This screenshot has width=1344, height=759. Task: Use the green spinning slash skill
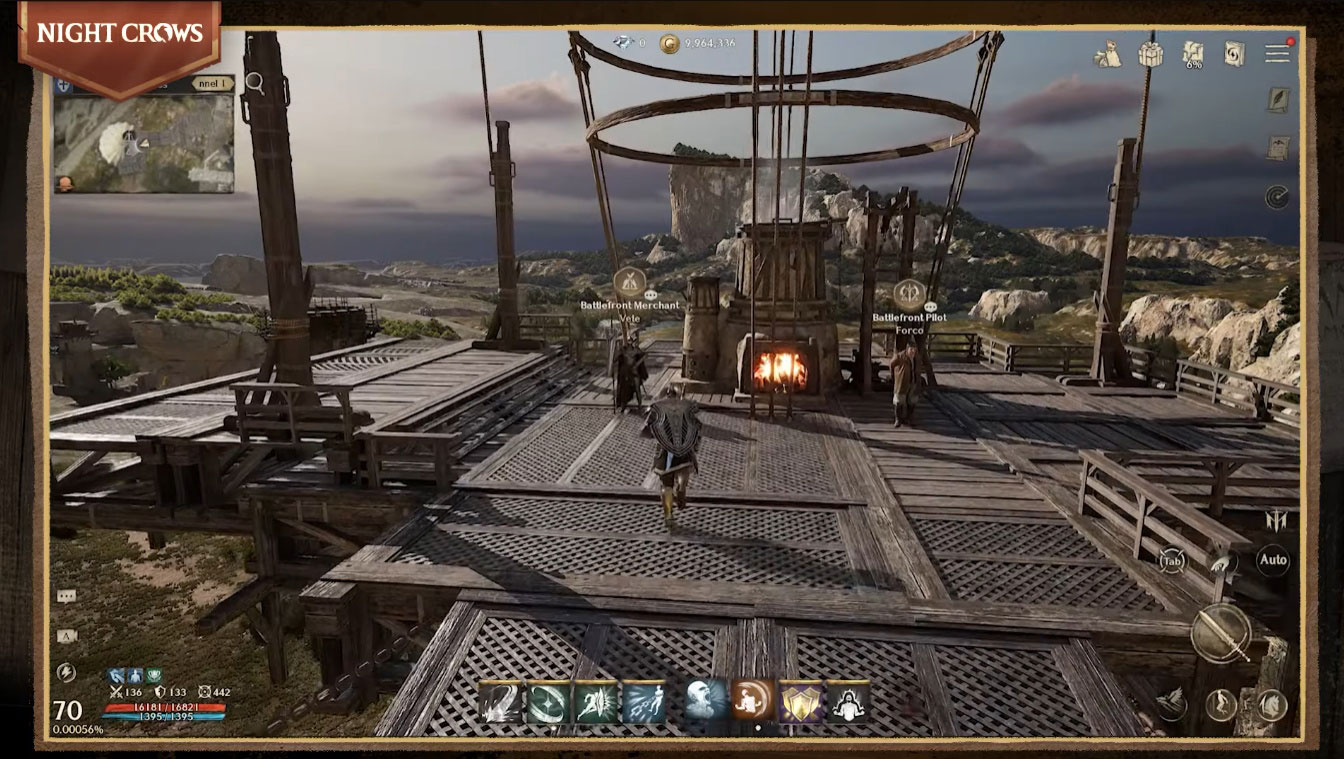(547, 702)
